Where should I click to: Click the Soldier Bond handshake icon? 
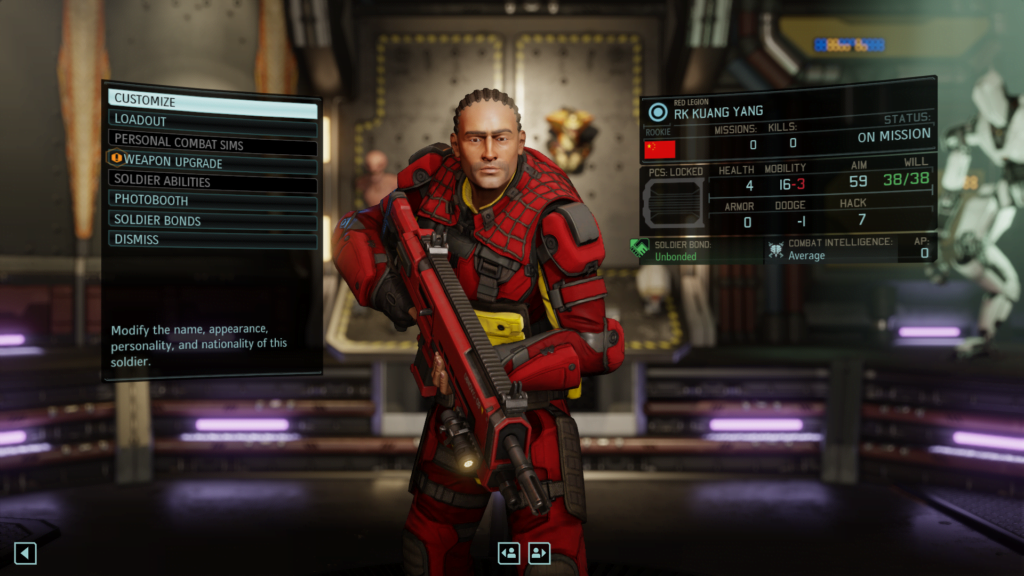(x=640, y=248)
